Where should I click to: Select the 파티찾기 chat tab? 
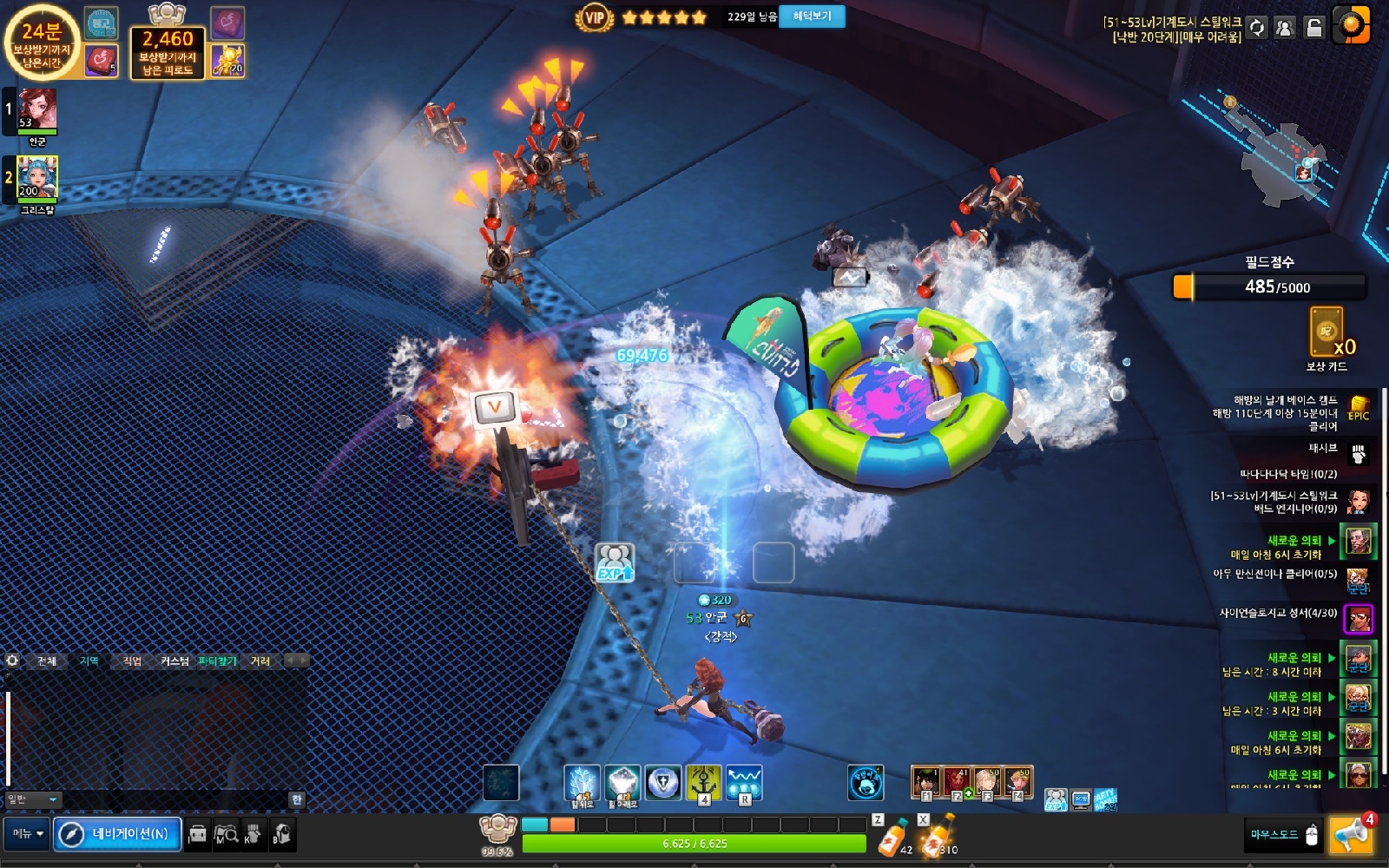[217, 661]
